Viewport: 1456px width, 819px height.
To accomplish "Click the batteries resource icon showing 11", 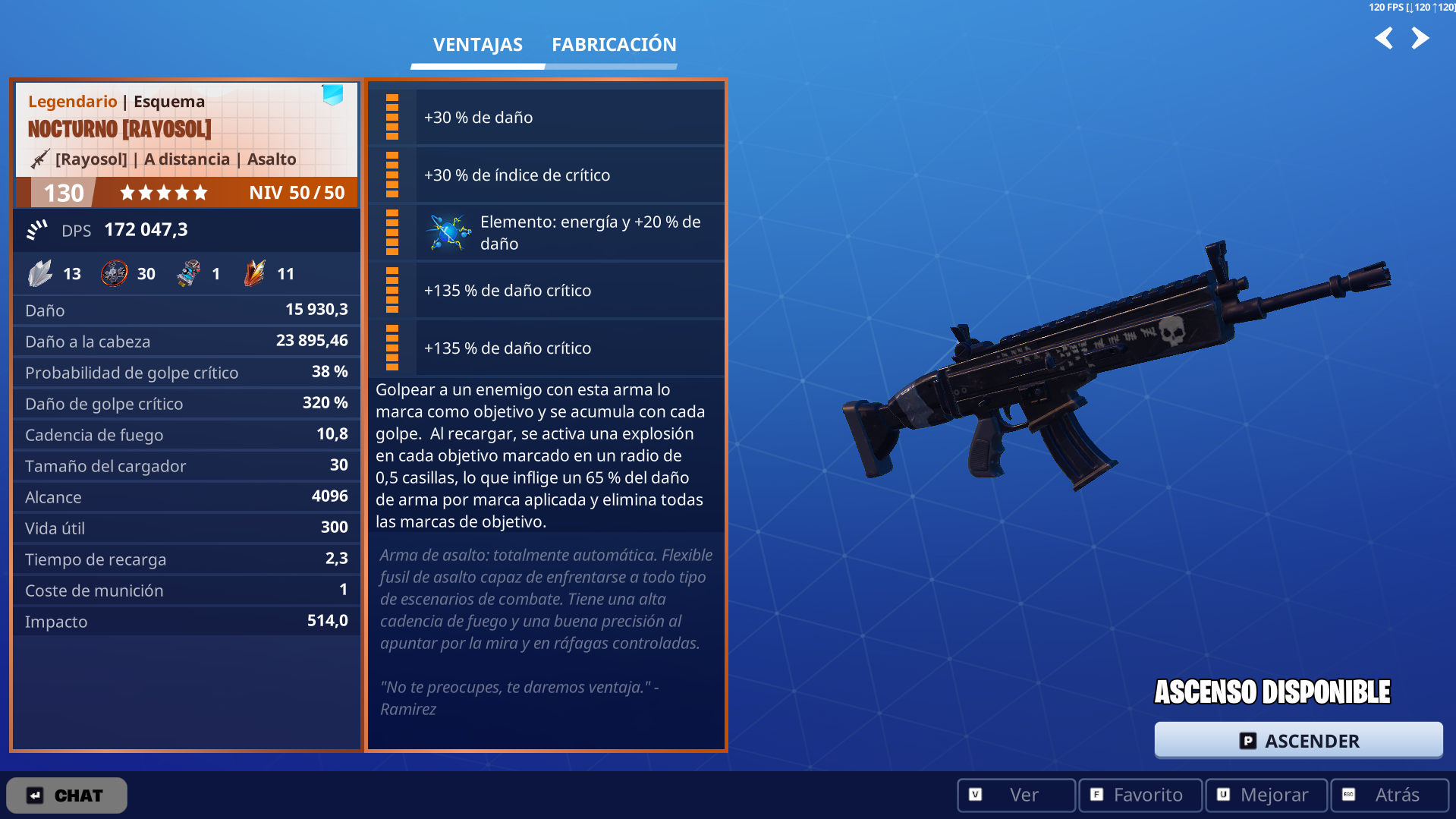I will pos(256,273).
